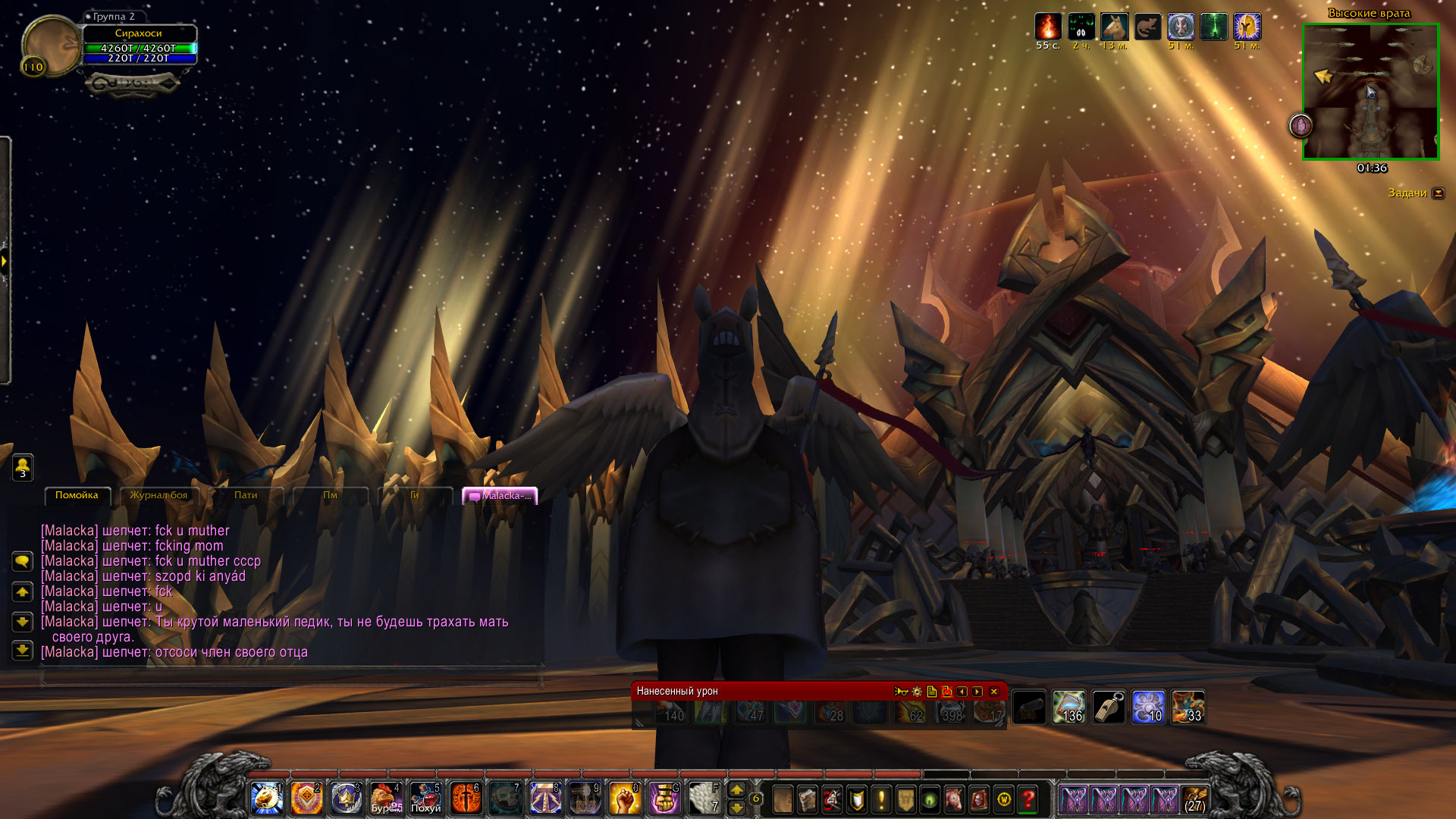The image size is (1456, 819).
Task: Open damage meter settings gear
Action: pos(917,692)
